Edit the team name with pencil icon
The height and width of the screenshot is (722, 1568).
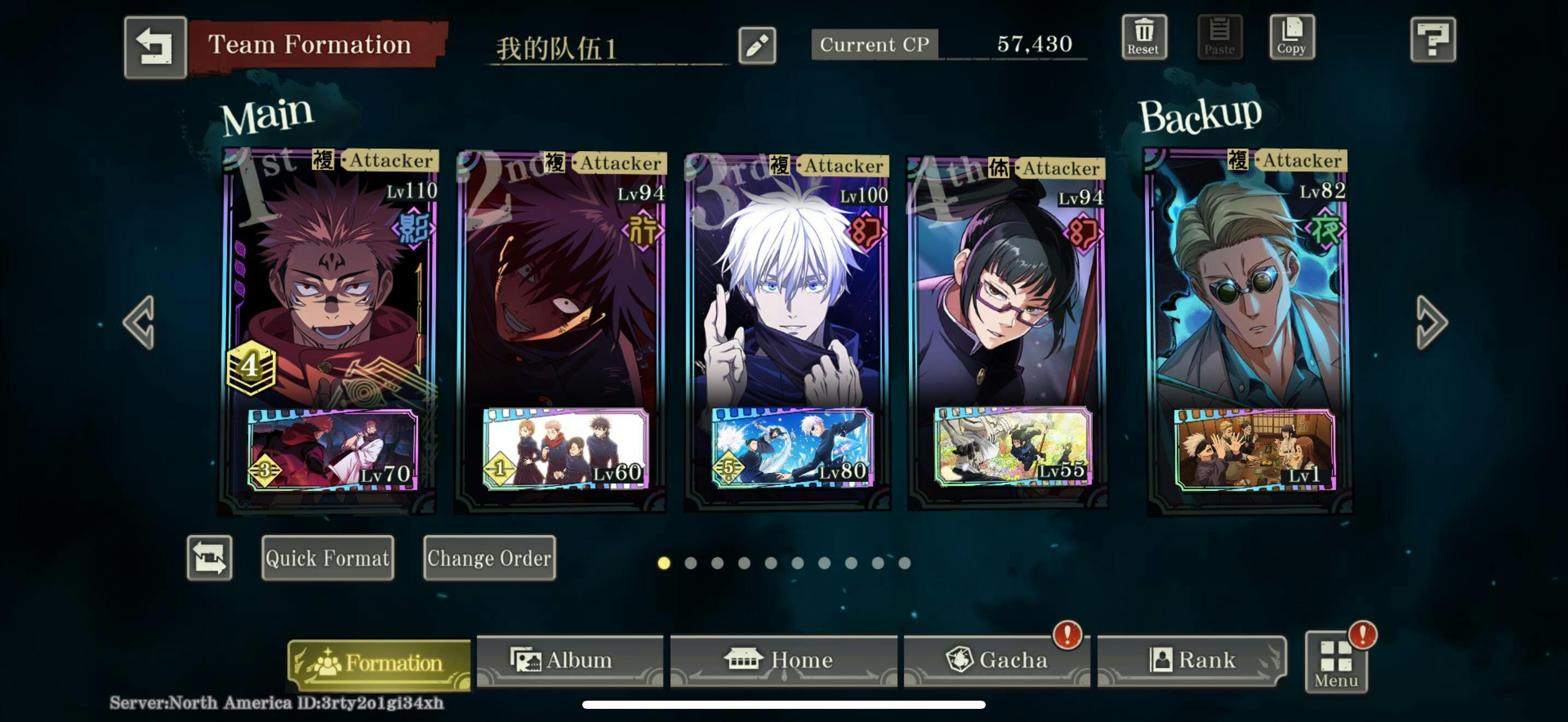click(x=757, y=45)
